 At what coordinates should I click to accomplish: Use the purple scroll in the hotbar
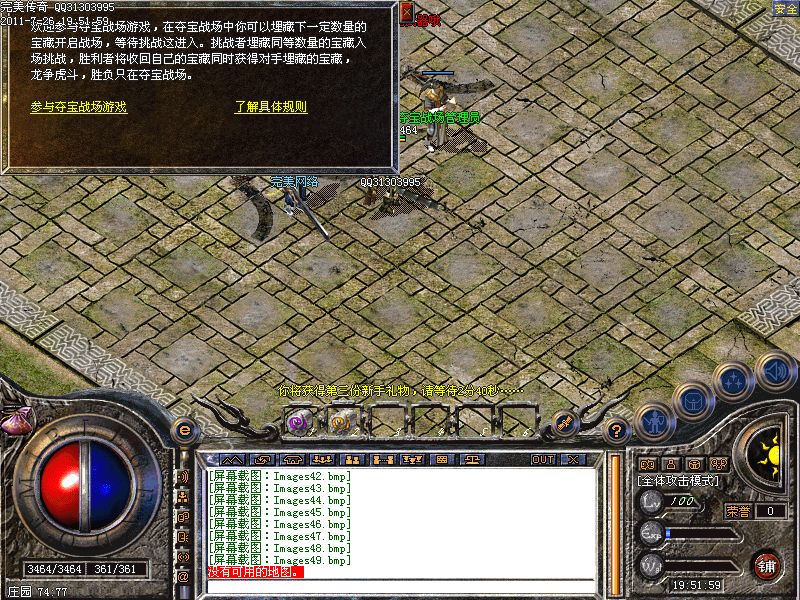pos(297,422)
